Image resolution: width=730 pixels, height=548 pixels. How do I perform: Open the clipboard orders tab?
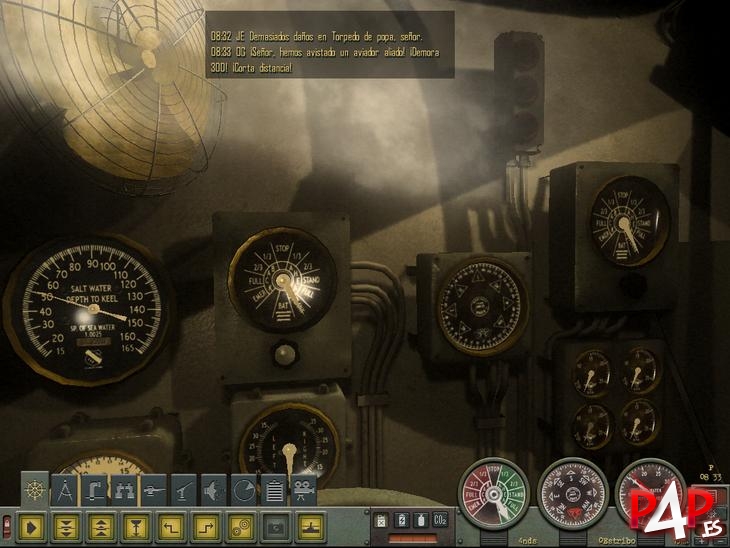(272, 489)
